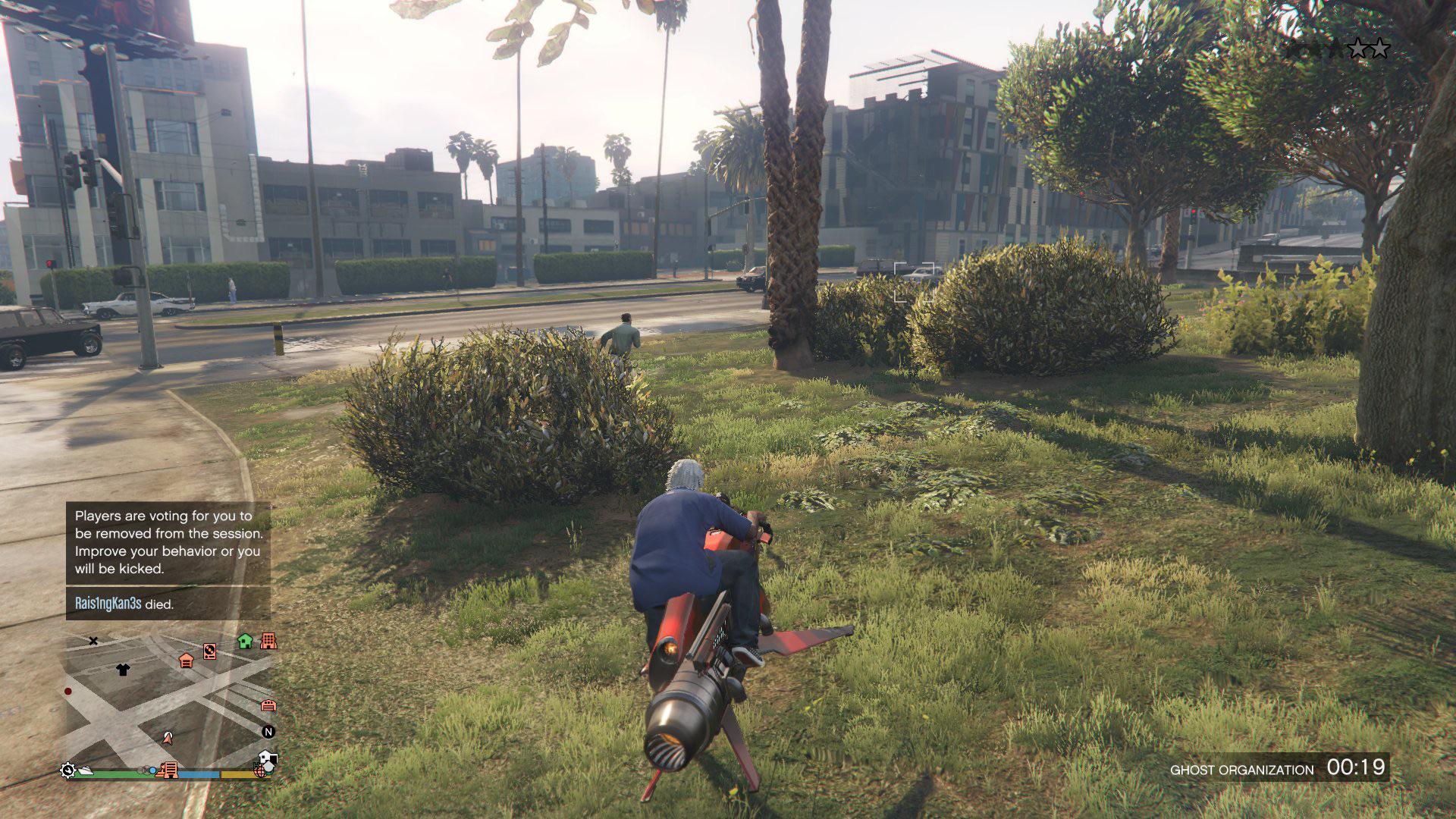Select the green safehouse icon on the minimap
Image resolution: width=1456 pixels, height=819 pixels.
pos(244,642)
